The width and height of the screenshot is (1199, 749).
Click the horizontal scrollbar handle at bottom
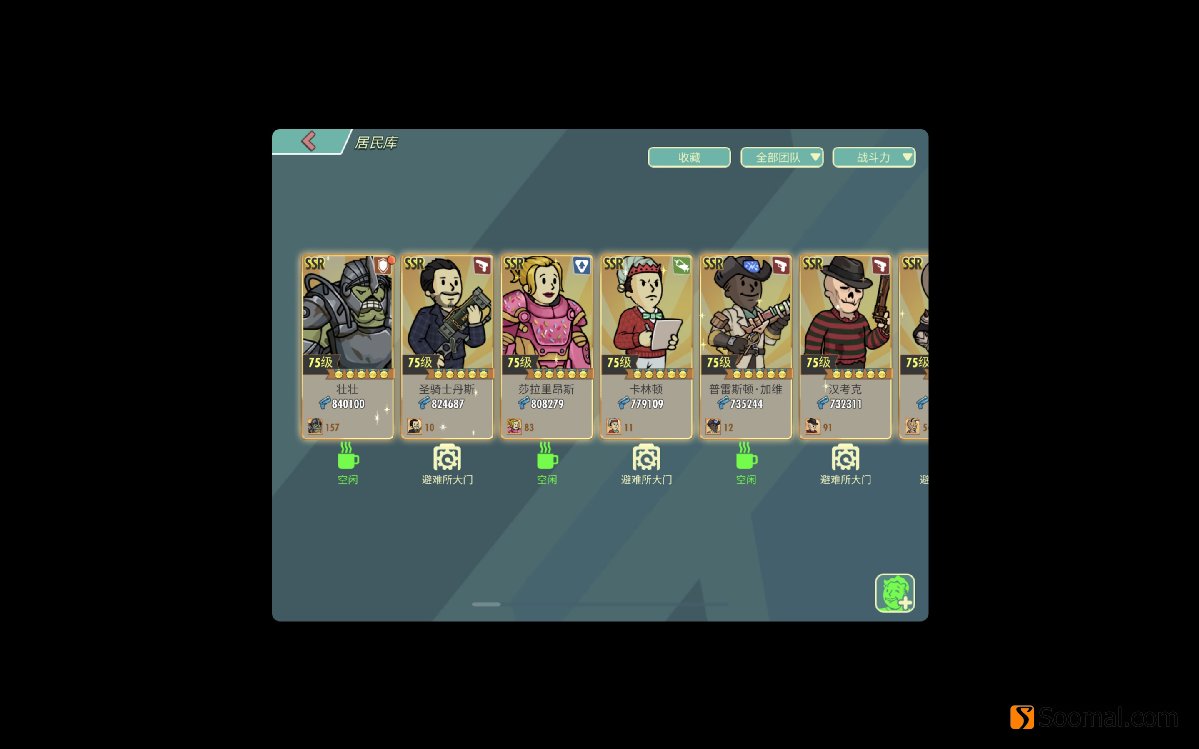click(486, 604)
